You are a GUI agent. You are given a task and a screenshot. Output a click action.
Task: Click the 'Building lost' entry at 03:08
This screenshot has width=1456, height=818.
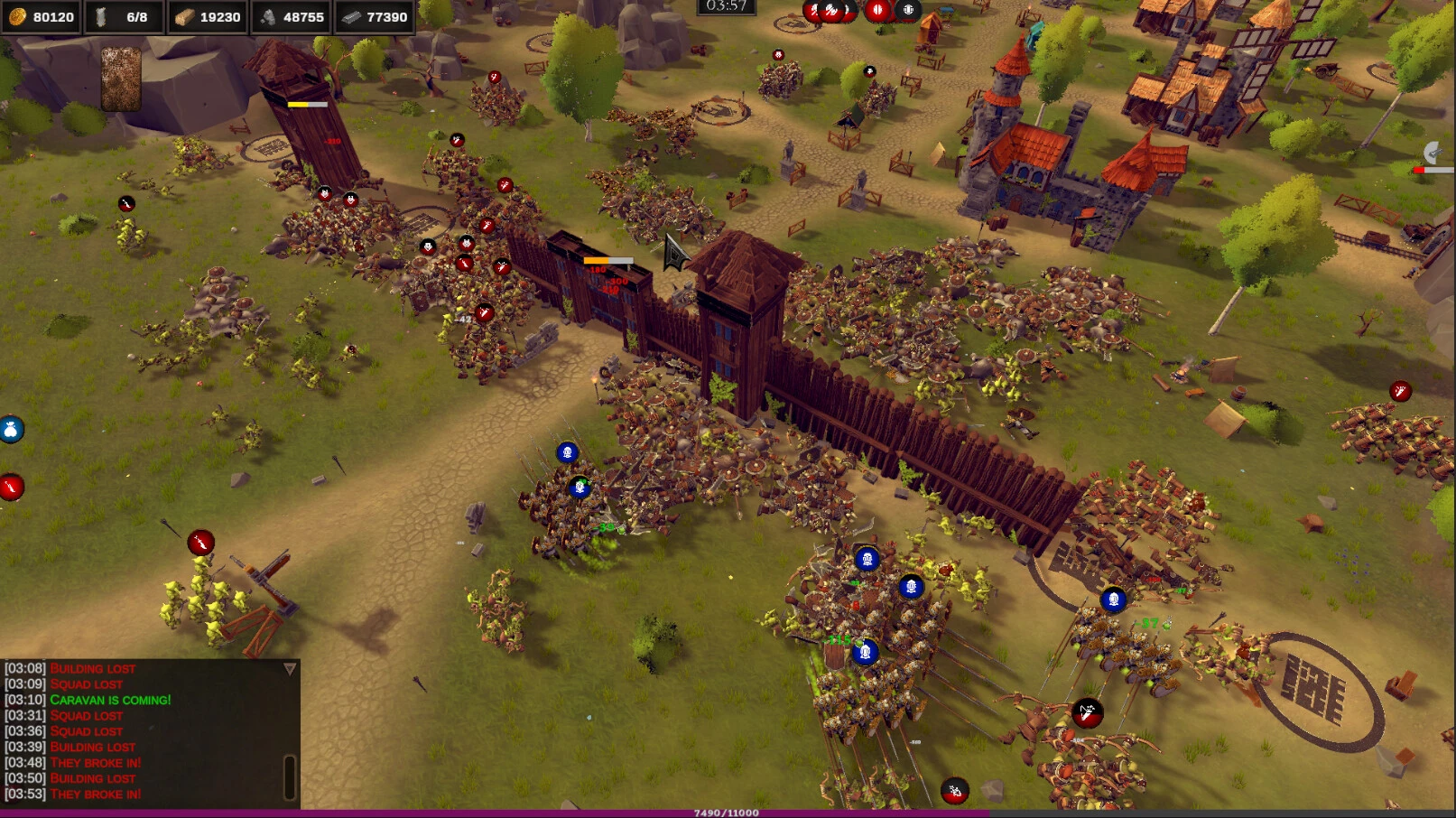91,668
